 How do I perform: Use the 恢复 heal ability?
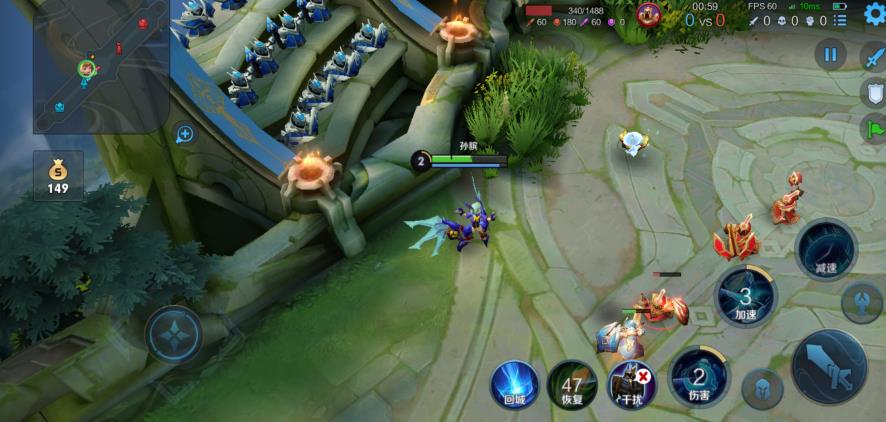[x=572, y=385]
